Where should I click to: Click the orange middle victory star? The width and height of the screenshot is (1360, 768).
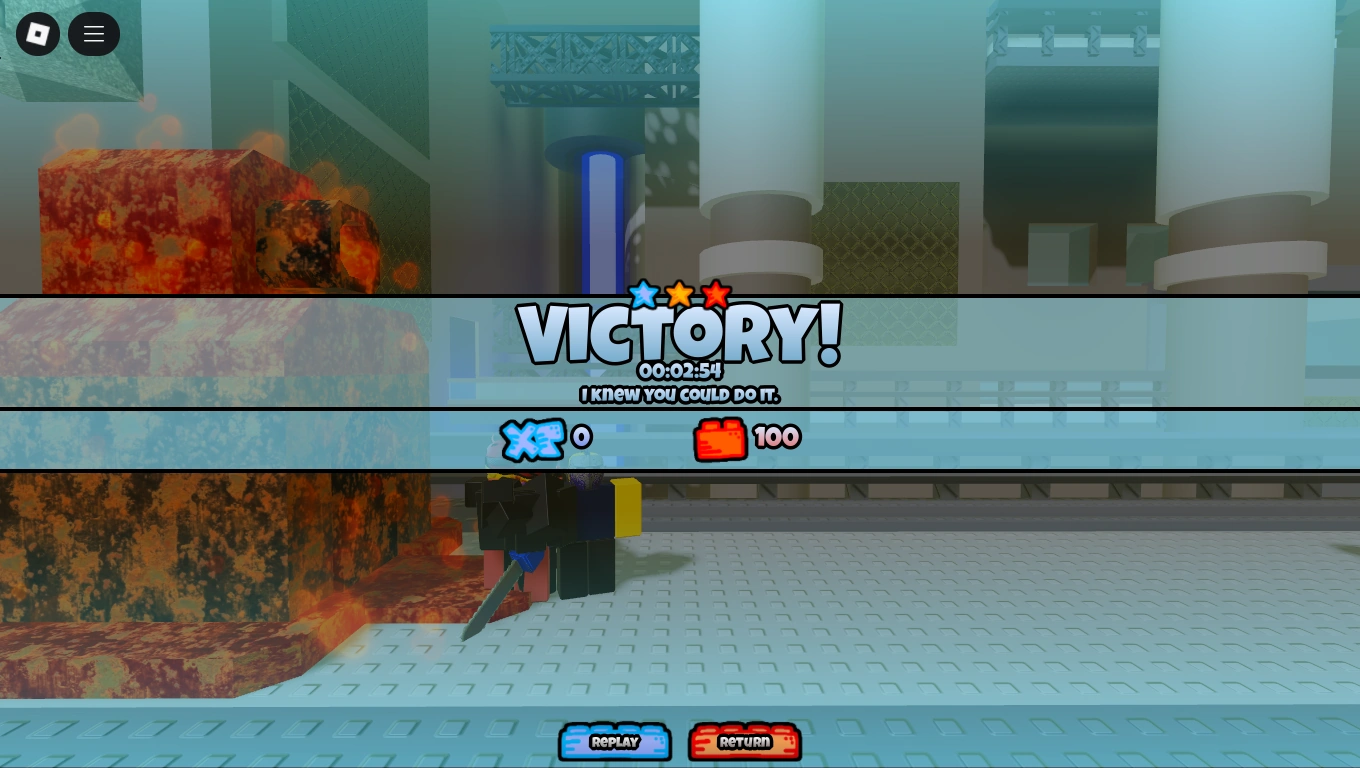click(x=679, y=292)
